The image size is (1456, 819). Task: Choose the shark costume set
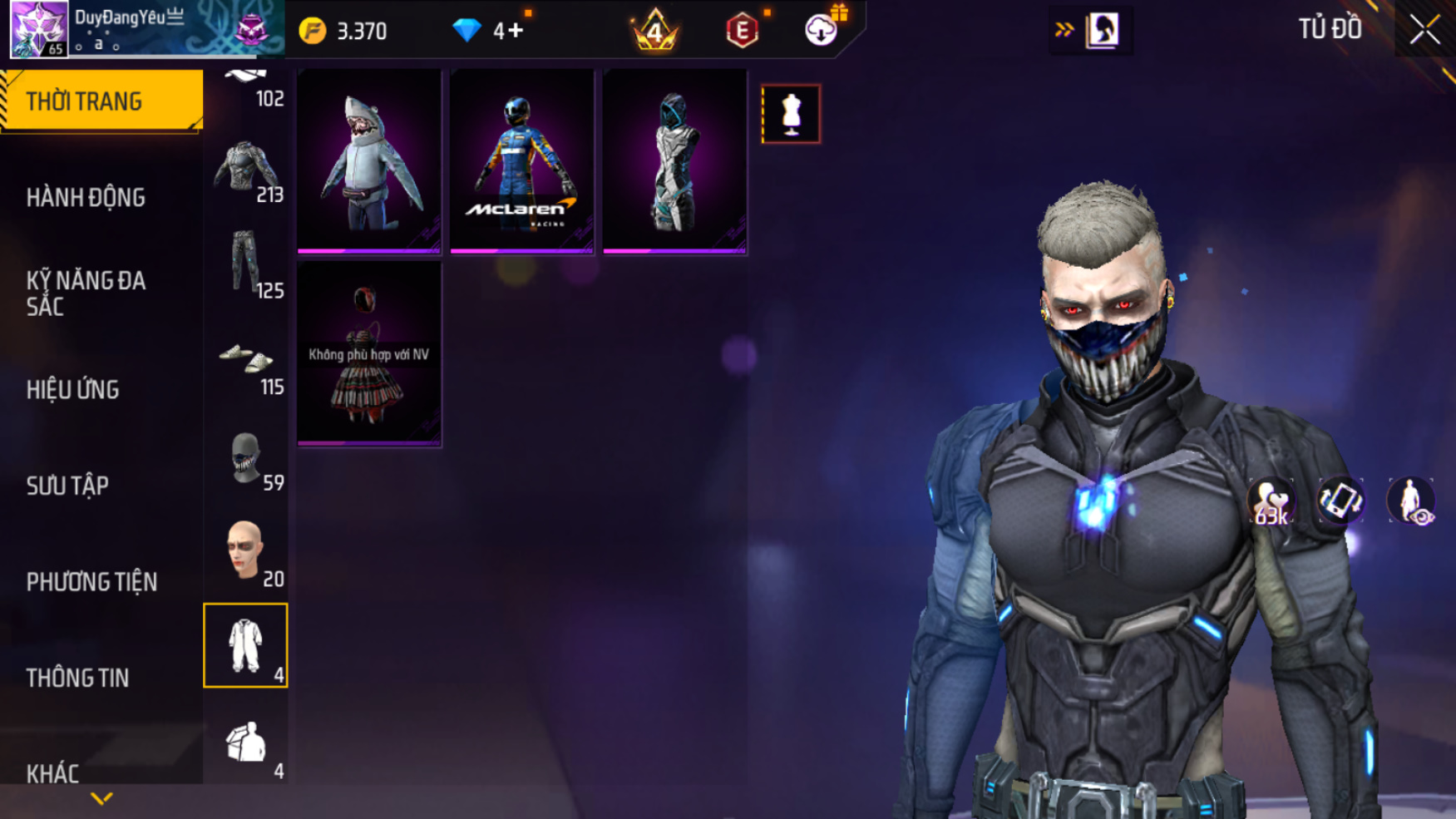click(369, 160)
